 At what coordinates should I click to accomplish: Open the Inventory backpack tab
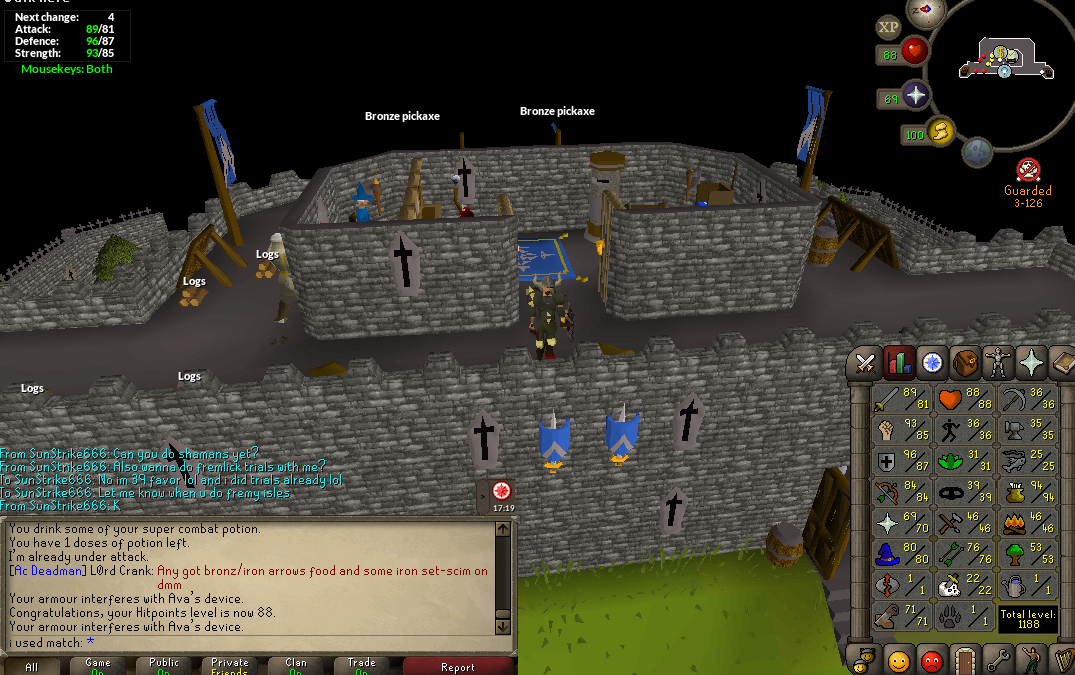click(965, 362)
